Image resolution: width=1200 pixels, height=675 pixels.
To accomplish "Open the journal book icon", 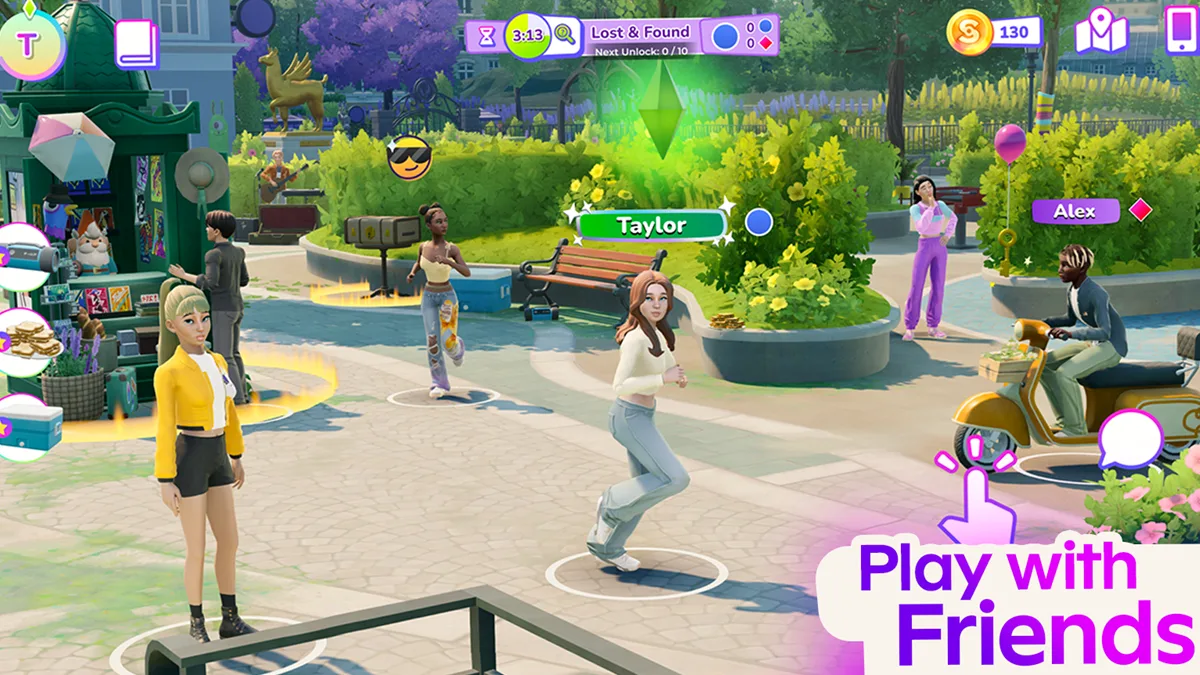I will 136,44.
